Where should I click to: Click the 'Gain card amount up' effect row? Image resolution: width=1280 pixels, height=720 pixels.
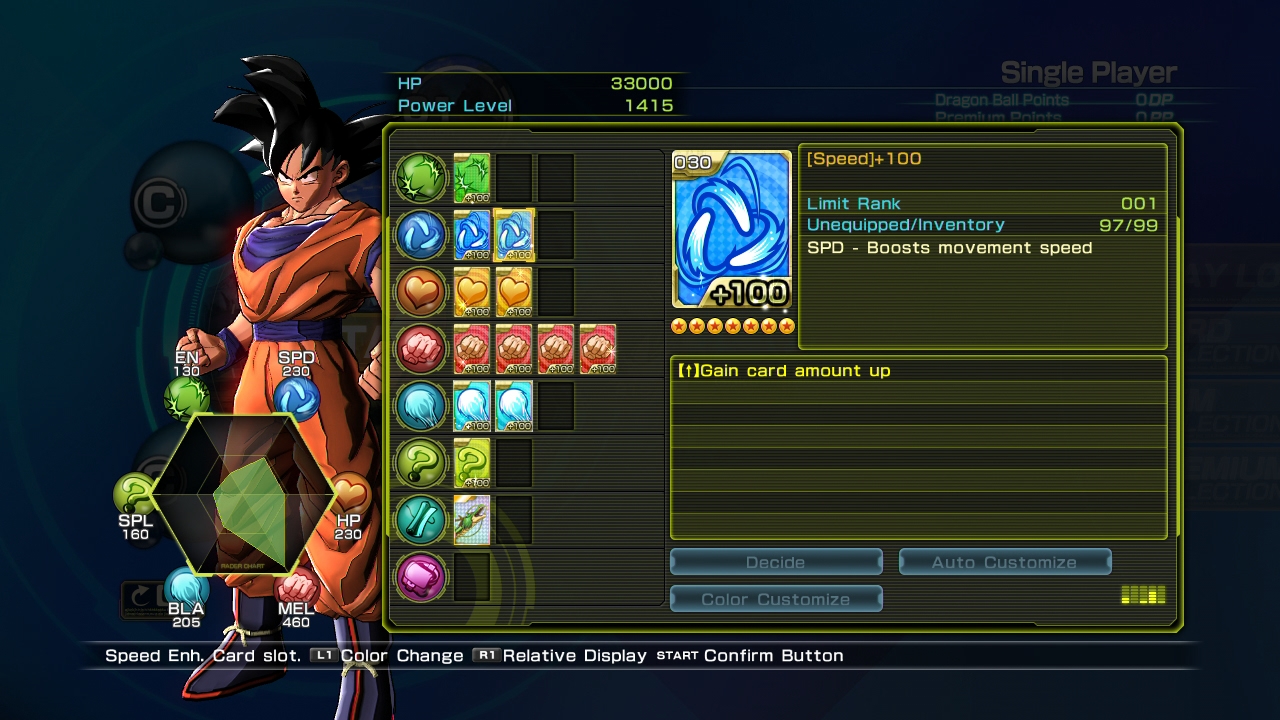click(918, 371)
